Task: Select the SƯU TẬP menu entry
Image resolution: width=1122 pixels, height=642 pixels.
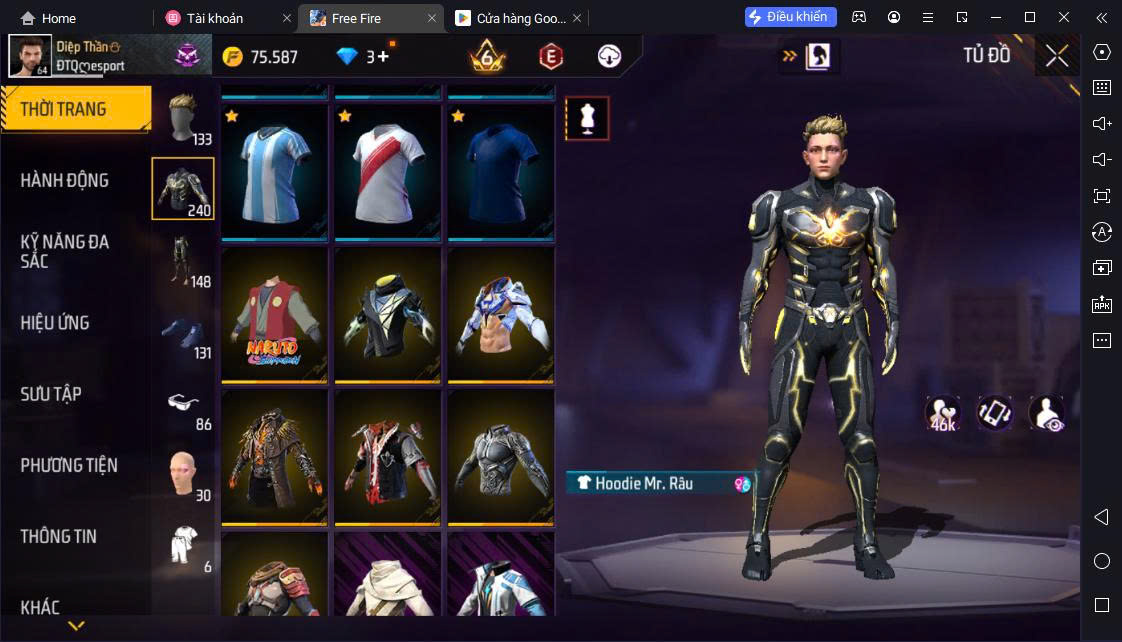Action: coord(51,394)
